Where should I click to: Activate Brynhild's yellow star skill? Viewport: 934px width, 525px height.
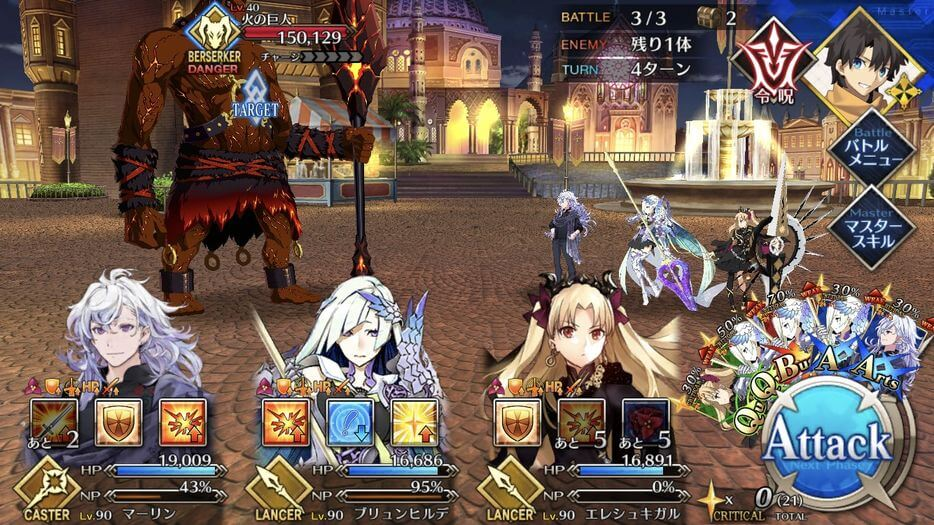[414, 421]
